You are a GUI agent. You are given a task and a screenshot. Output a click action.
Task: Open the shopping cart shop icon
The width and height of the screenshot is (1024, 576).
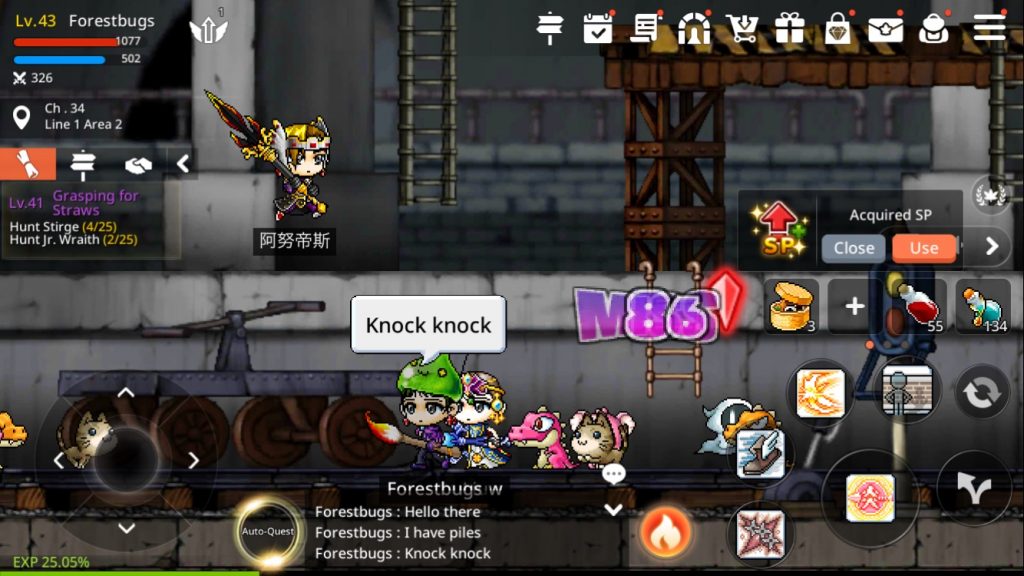coord(742,28)
